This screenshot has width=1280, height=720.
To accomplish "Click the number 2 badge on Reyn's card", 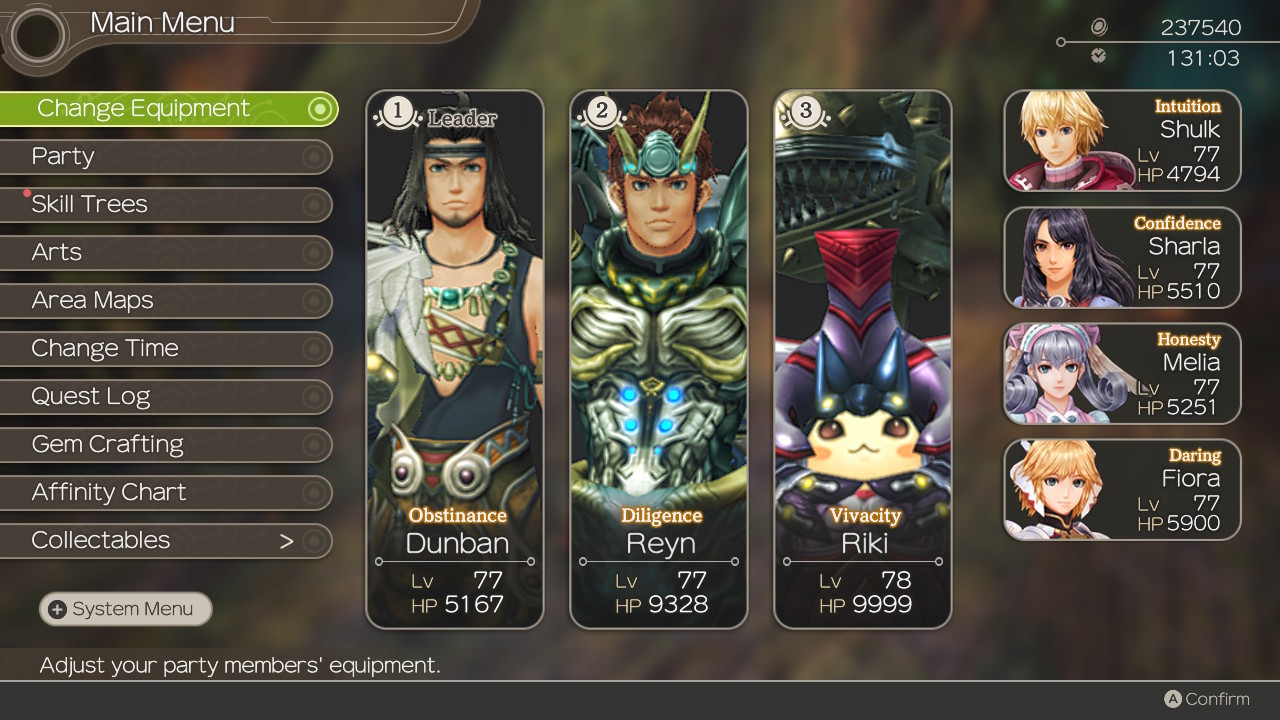I will point(601,113).
